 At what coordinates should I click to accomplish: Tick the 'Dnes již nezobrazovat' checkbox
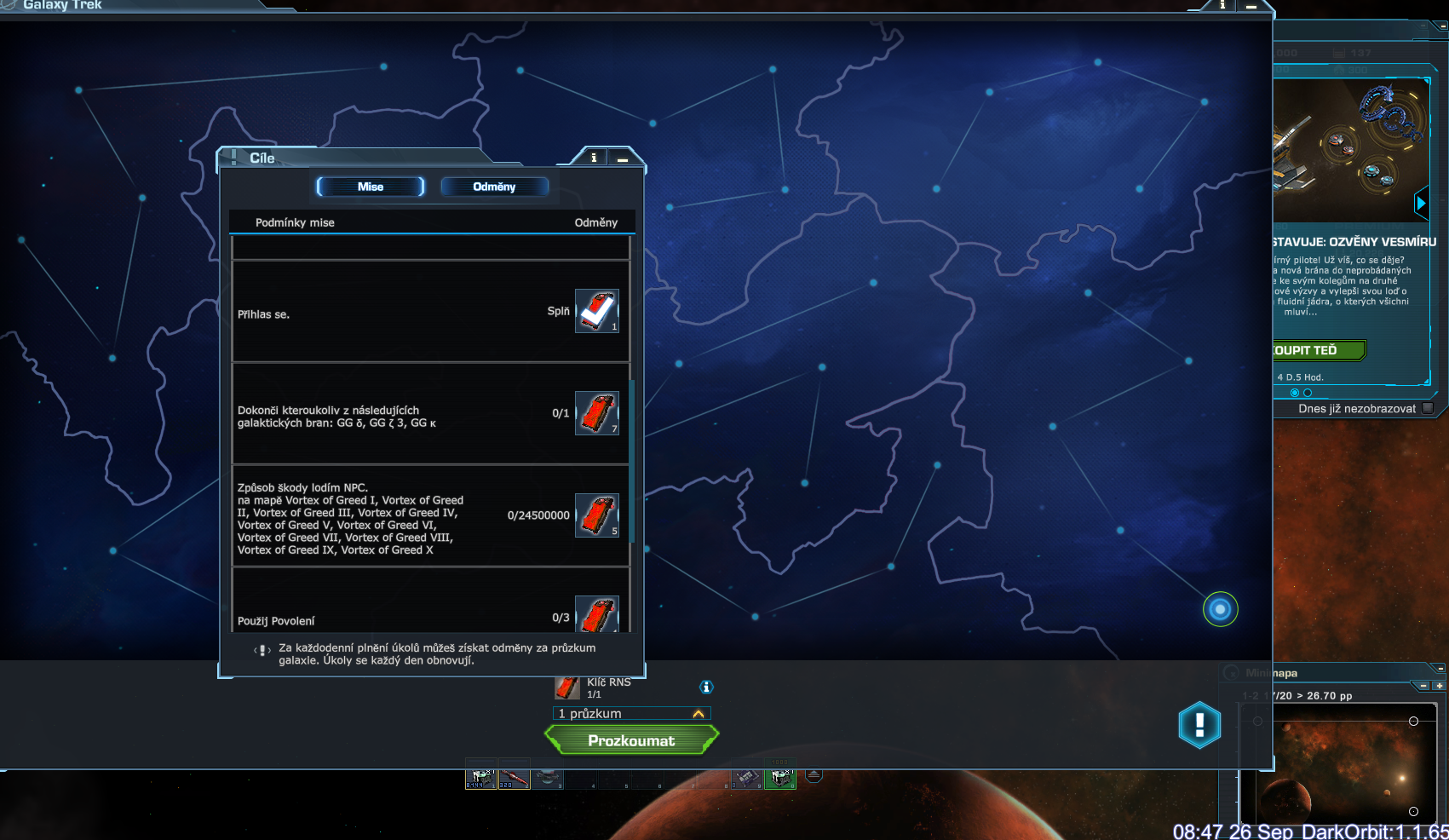(1428, 408)
